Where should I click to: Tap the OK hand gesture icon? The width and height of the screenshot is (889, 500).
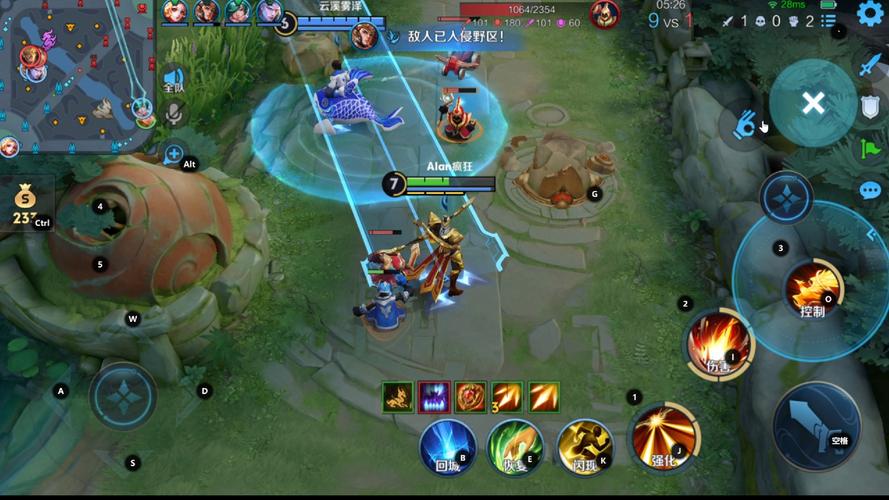point(743,126)
